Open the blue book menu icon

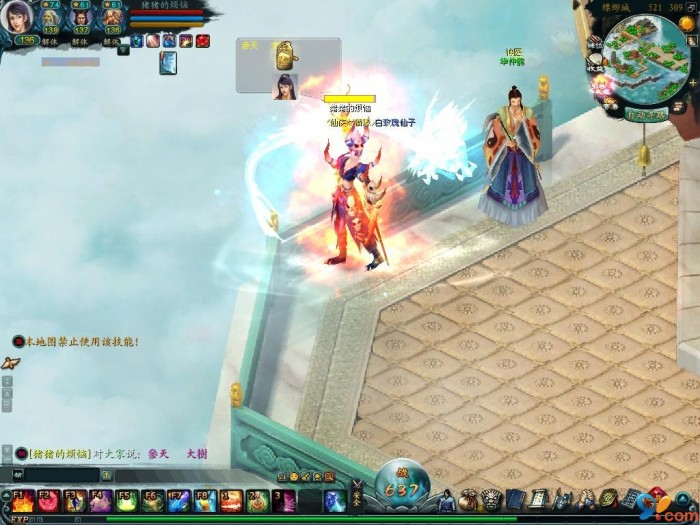point(514,498)
